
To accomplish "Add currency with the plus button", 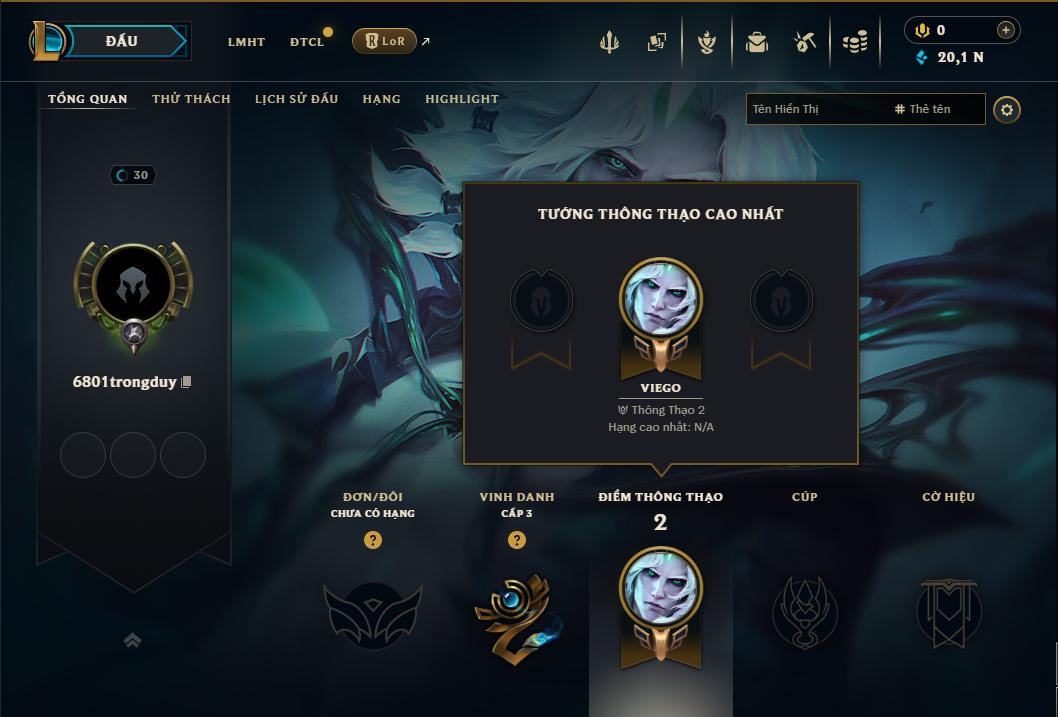I will tap(1006, 30).
